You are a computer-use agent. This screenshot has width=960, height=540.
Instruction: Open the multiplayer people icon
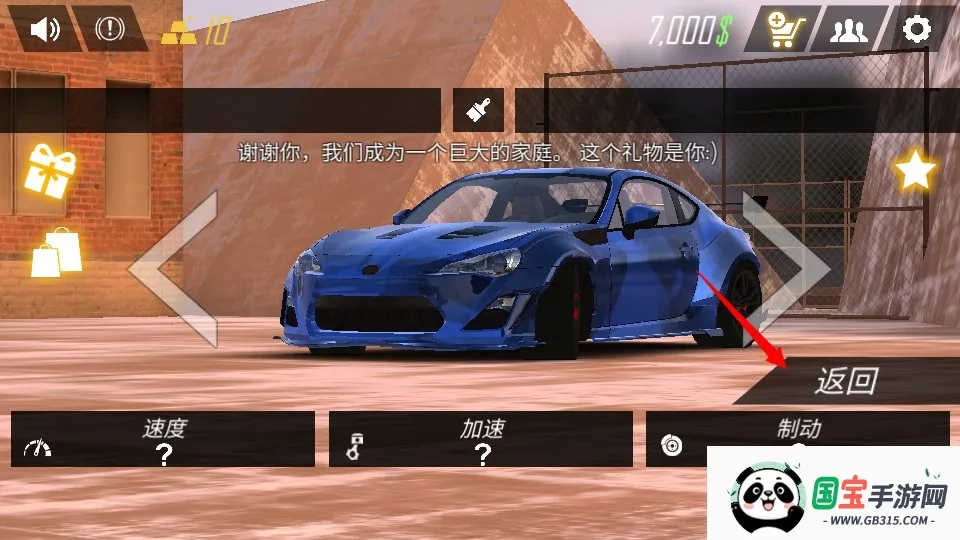pos(849,29)
